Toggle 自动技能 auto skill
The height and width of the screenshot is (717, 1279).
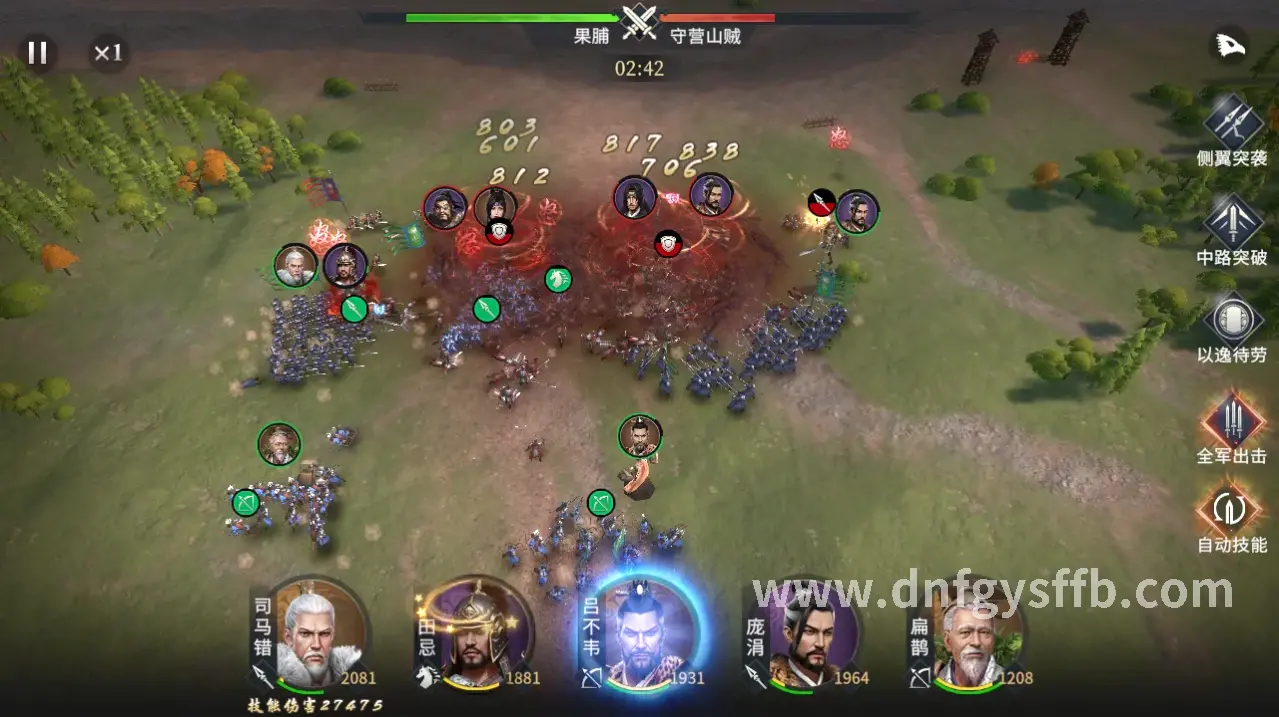1231,508
